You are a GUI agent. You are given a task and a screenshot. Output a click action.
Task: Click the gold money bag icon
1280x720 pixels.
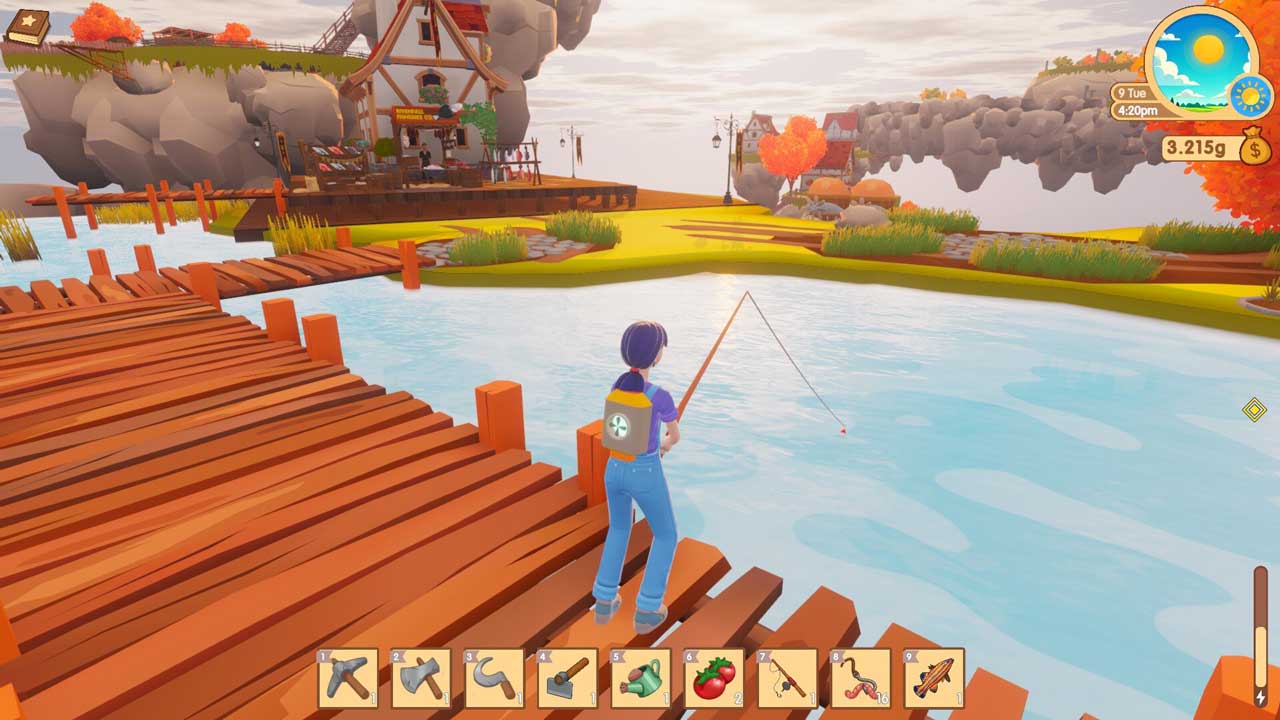[1255, 149]
